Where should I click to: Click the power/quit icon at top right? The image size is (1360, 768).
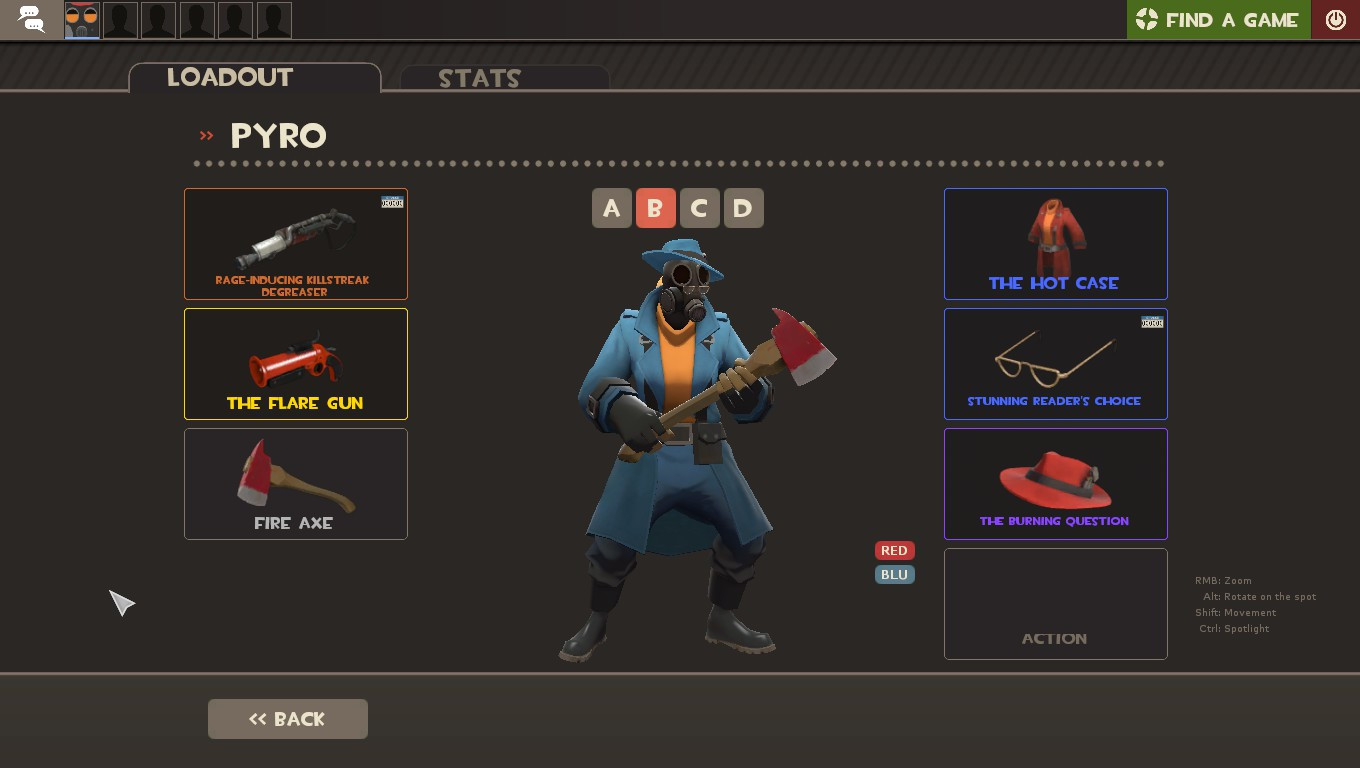(x=1336, y=18)
